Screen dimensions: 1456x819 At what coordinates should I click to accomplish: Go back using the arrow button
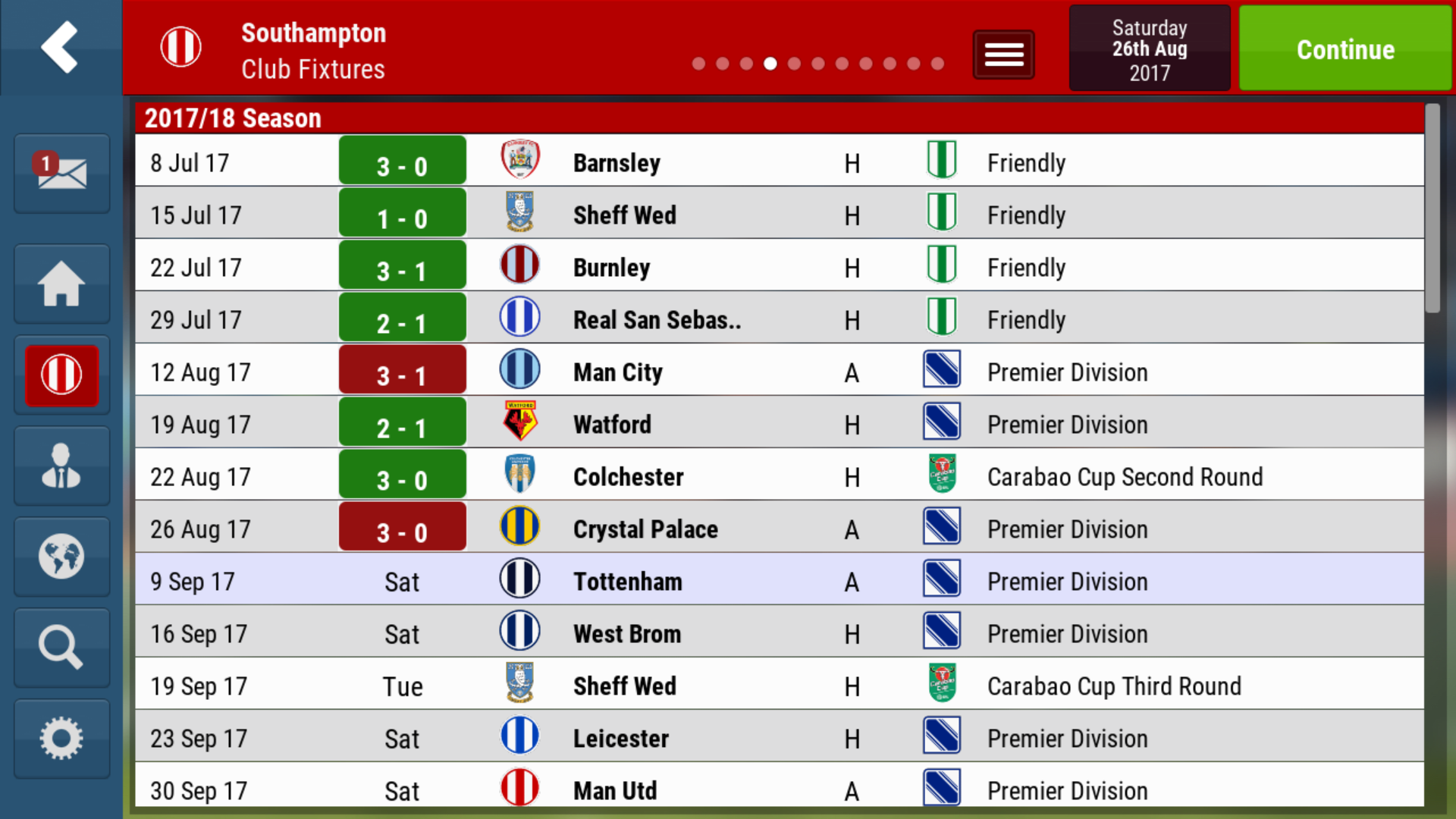[60, 47]
